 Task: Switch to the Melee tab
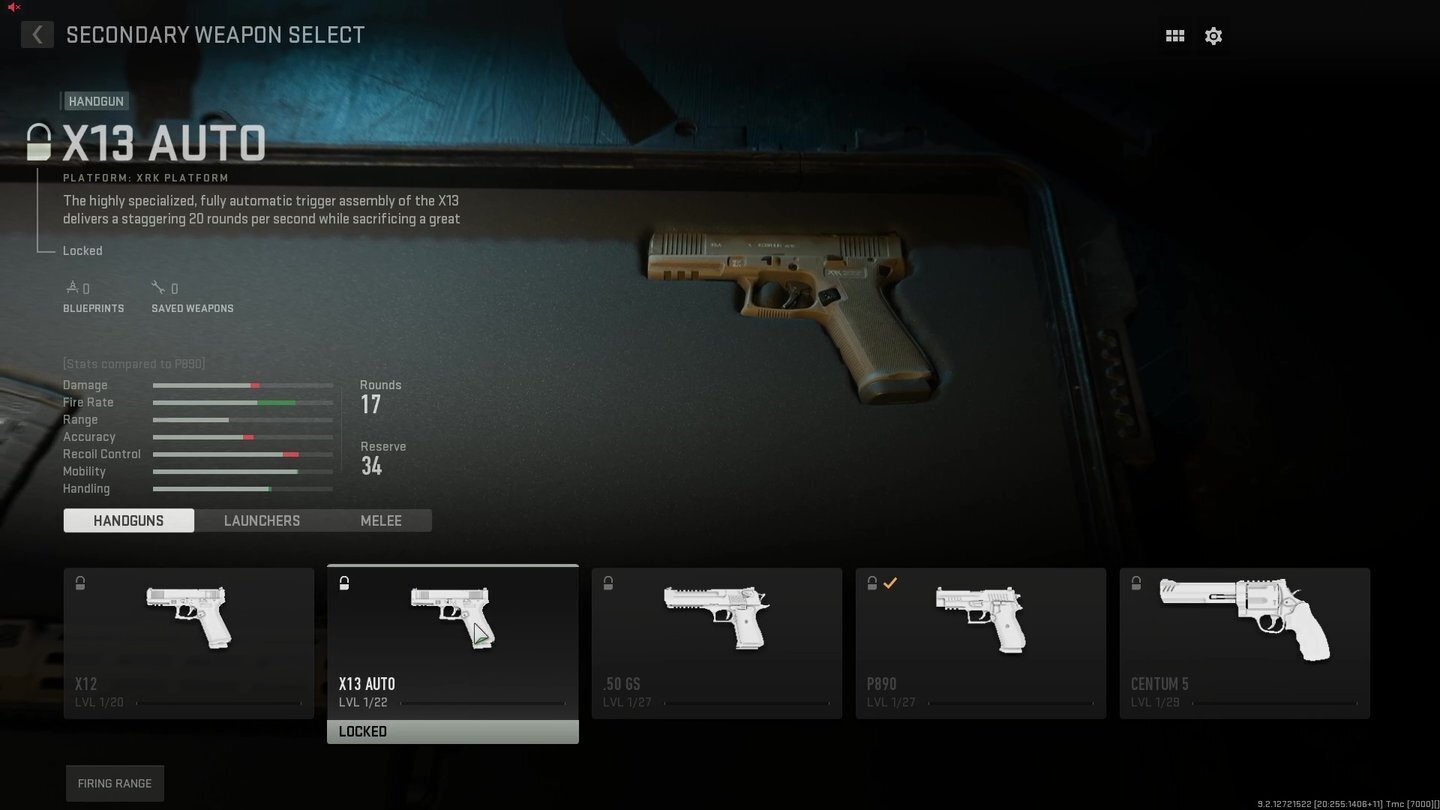coord(381,520)
